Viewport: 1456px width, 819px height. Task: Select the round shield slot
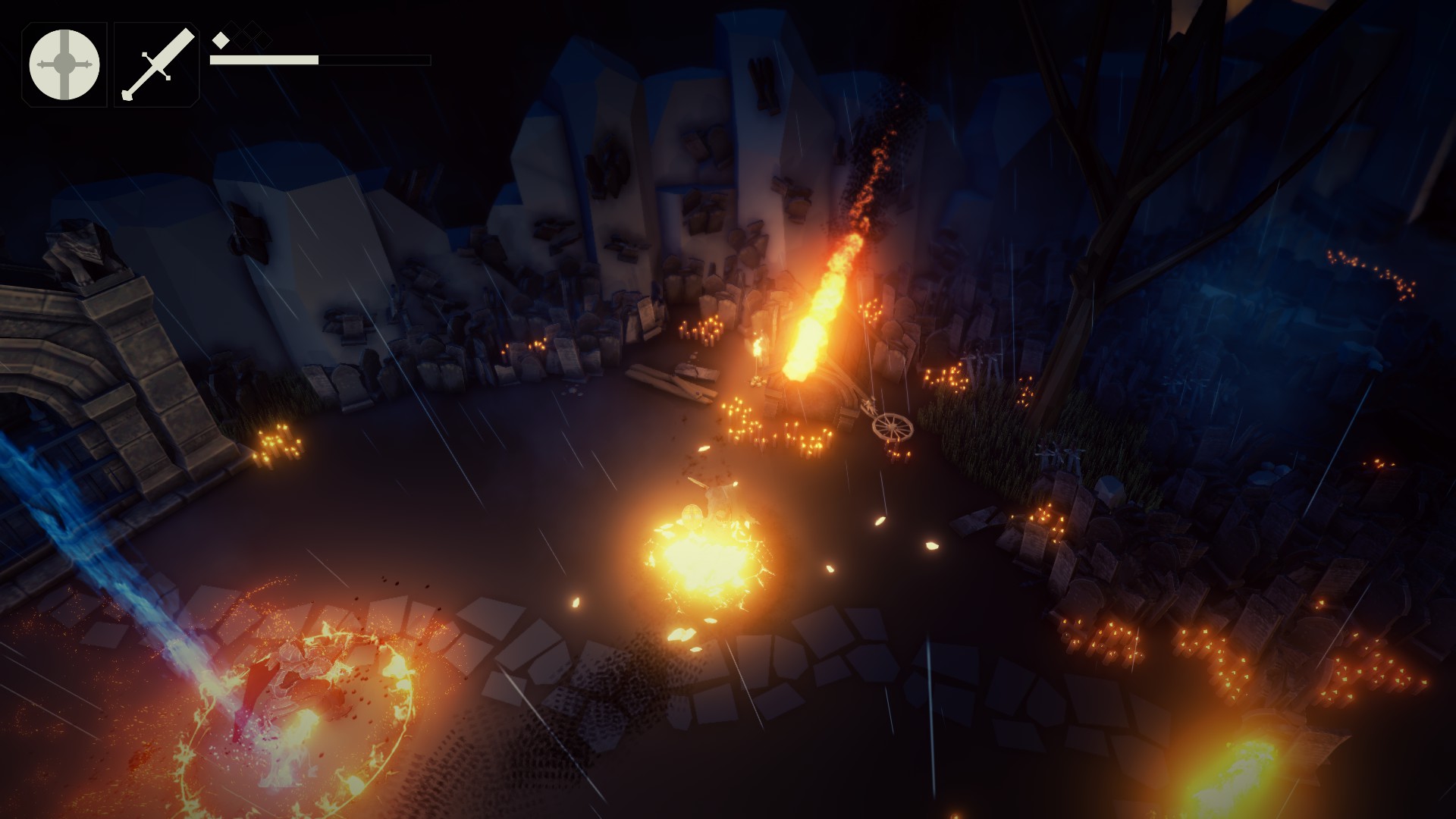coord(64,64)
